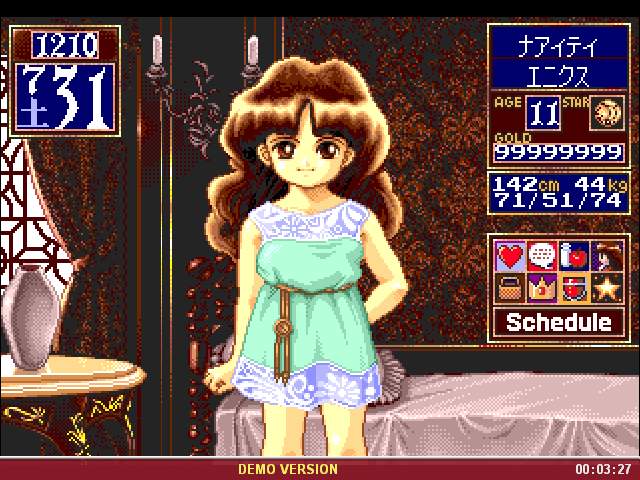Activate the gold star icon

[x=604, y=289]
